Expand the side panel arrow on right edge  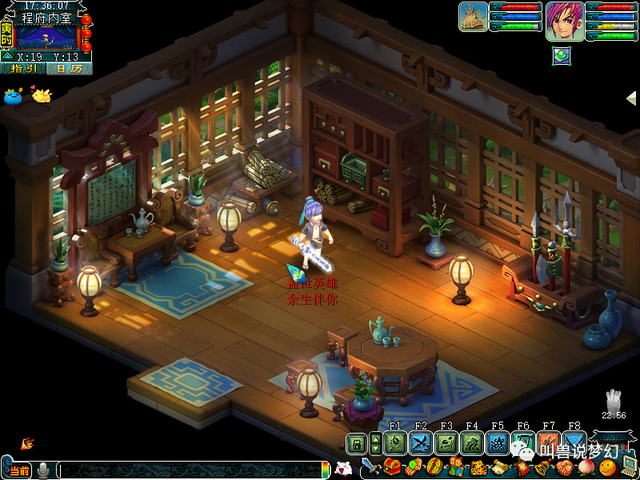[x=632, y=97]
